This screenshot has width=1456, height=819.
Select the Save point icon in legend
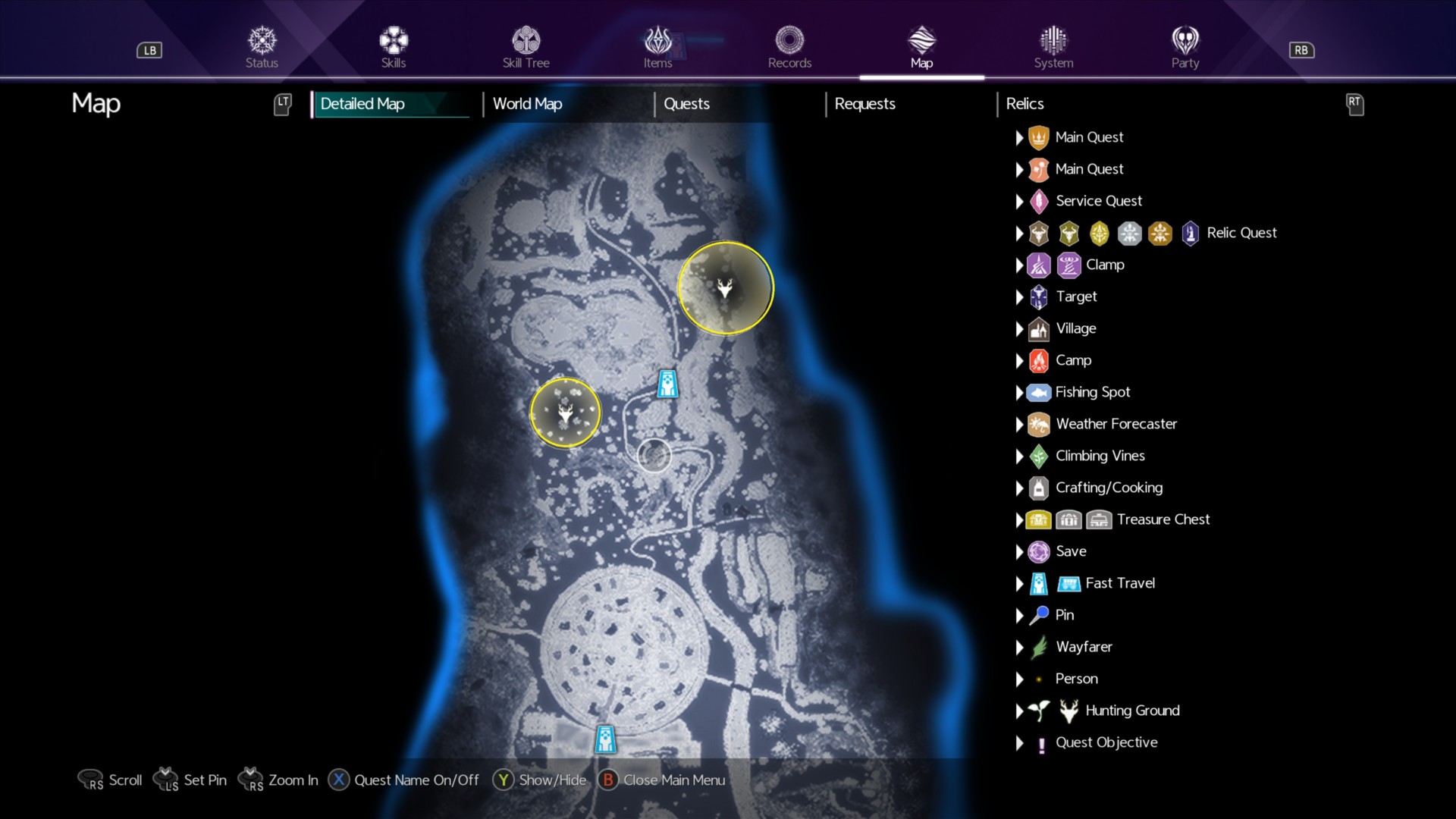click(x=1038, y=551)
